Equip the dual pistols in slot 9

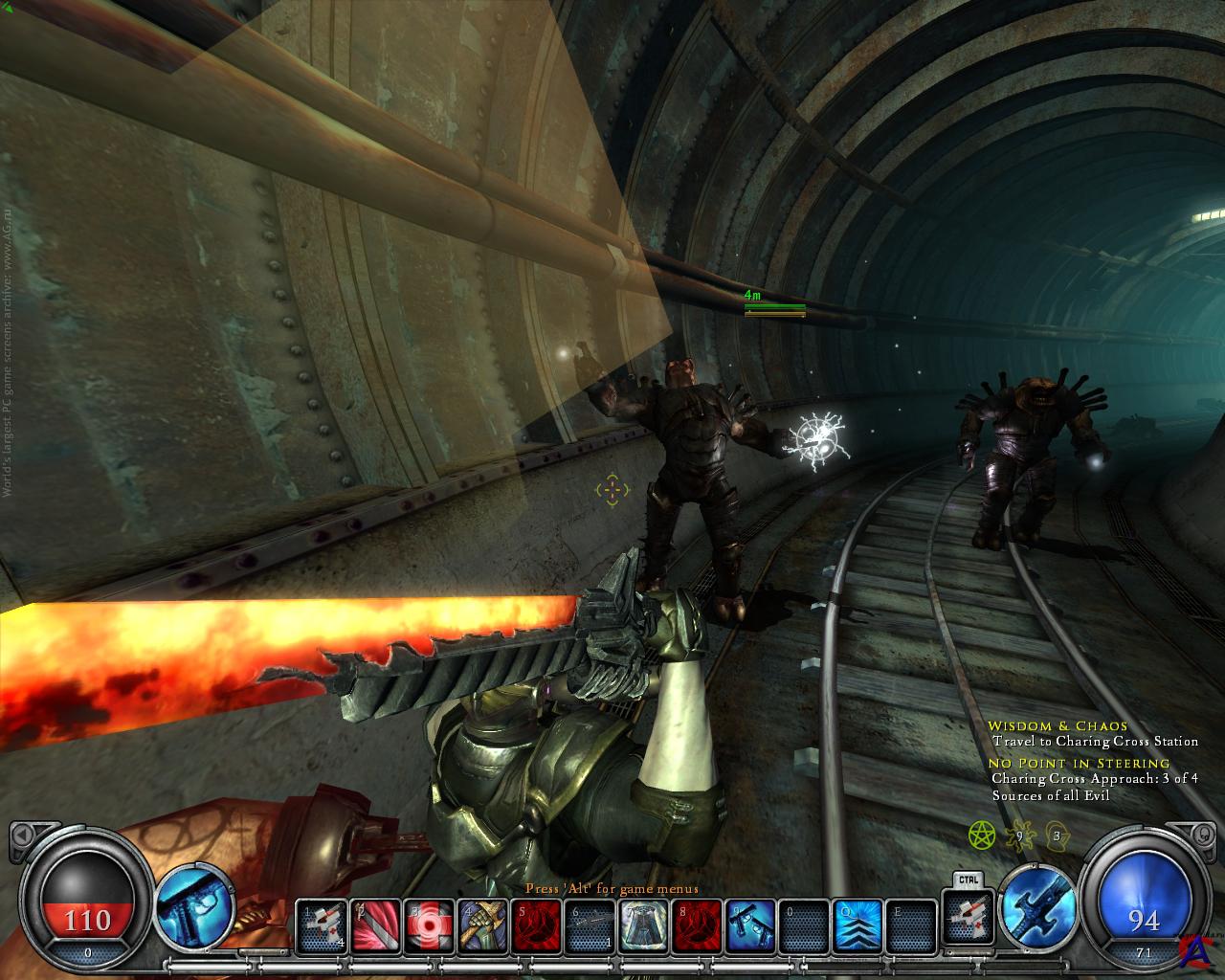pos(749,928)
